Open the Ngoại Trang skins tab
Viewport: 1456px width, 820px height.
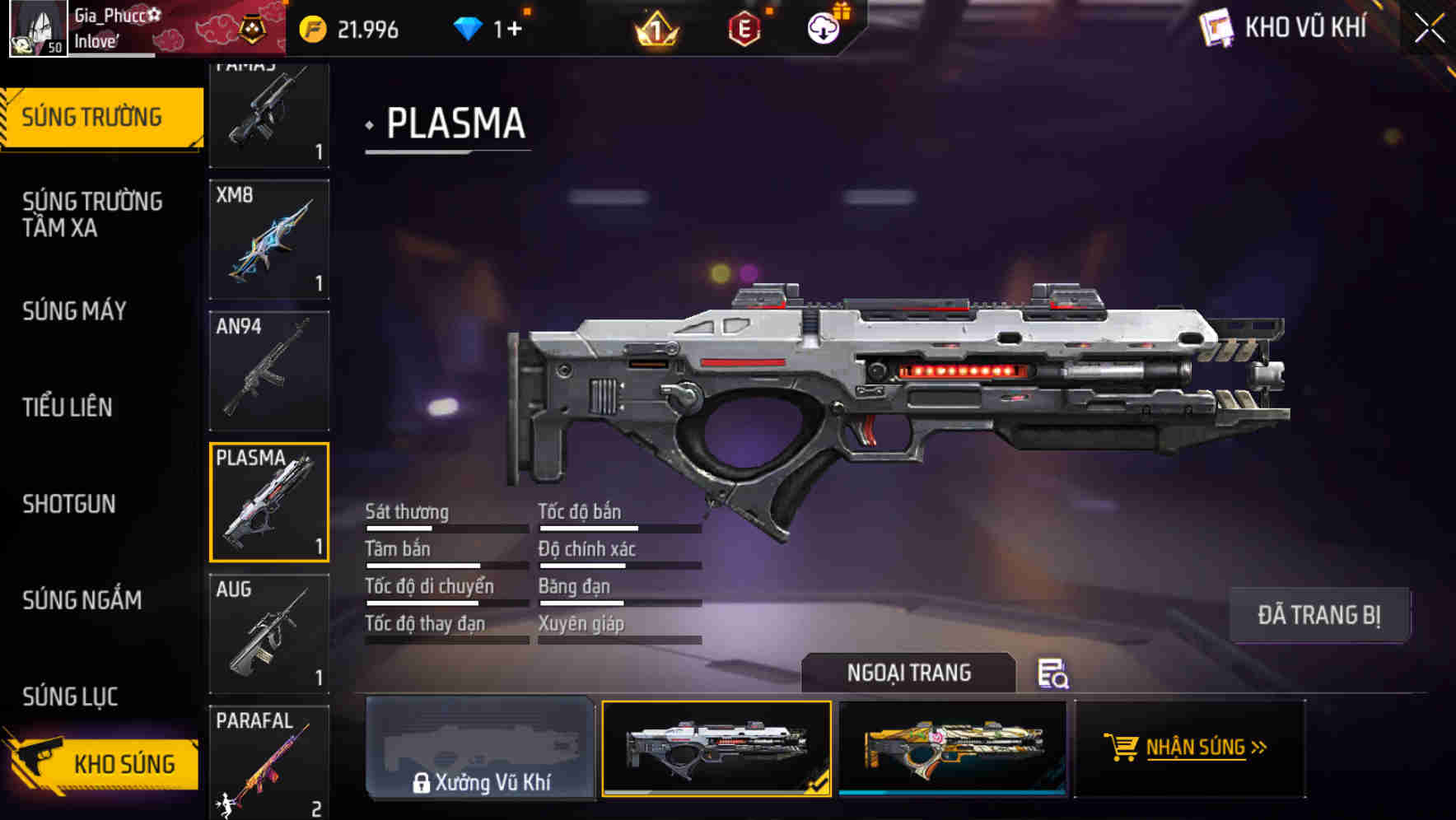pyautogui.click(x=908, y=673)
